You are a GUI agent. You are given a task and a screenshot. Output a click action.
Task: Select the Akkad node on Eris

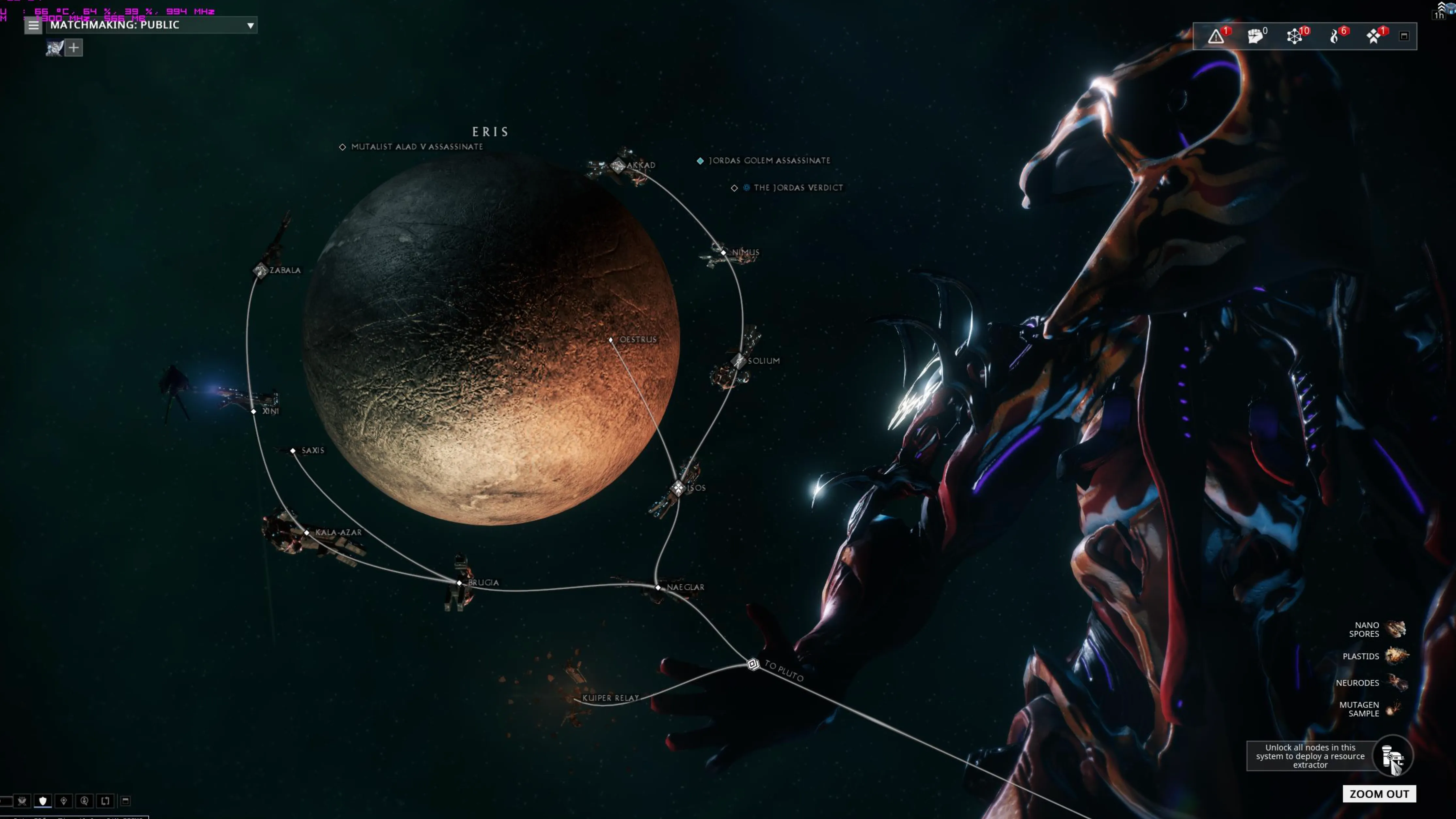(617, 165)
